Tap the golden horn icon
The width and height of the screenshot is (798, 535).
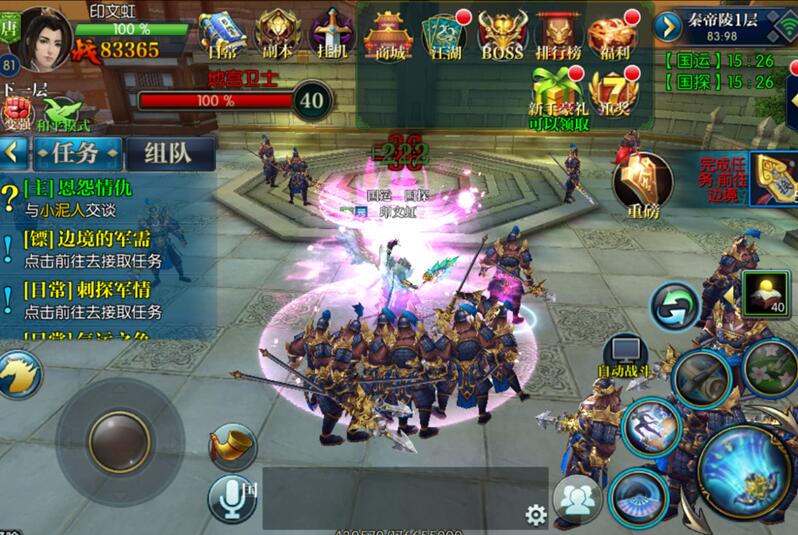pyautogui.click(x=234, y=446)
